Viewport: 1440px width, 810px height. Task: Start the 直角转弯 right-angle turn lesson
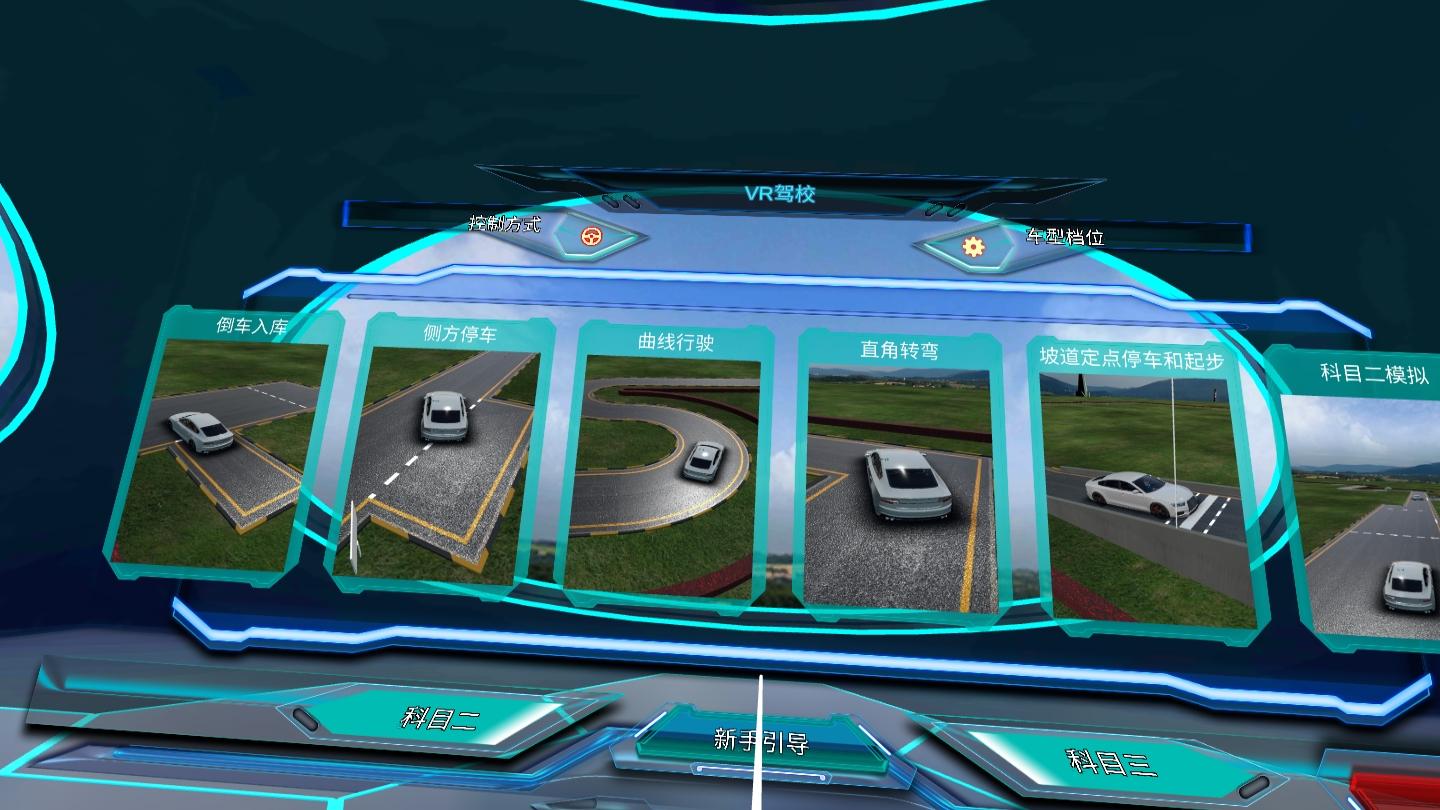click(900, 475)
